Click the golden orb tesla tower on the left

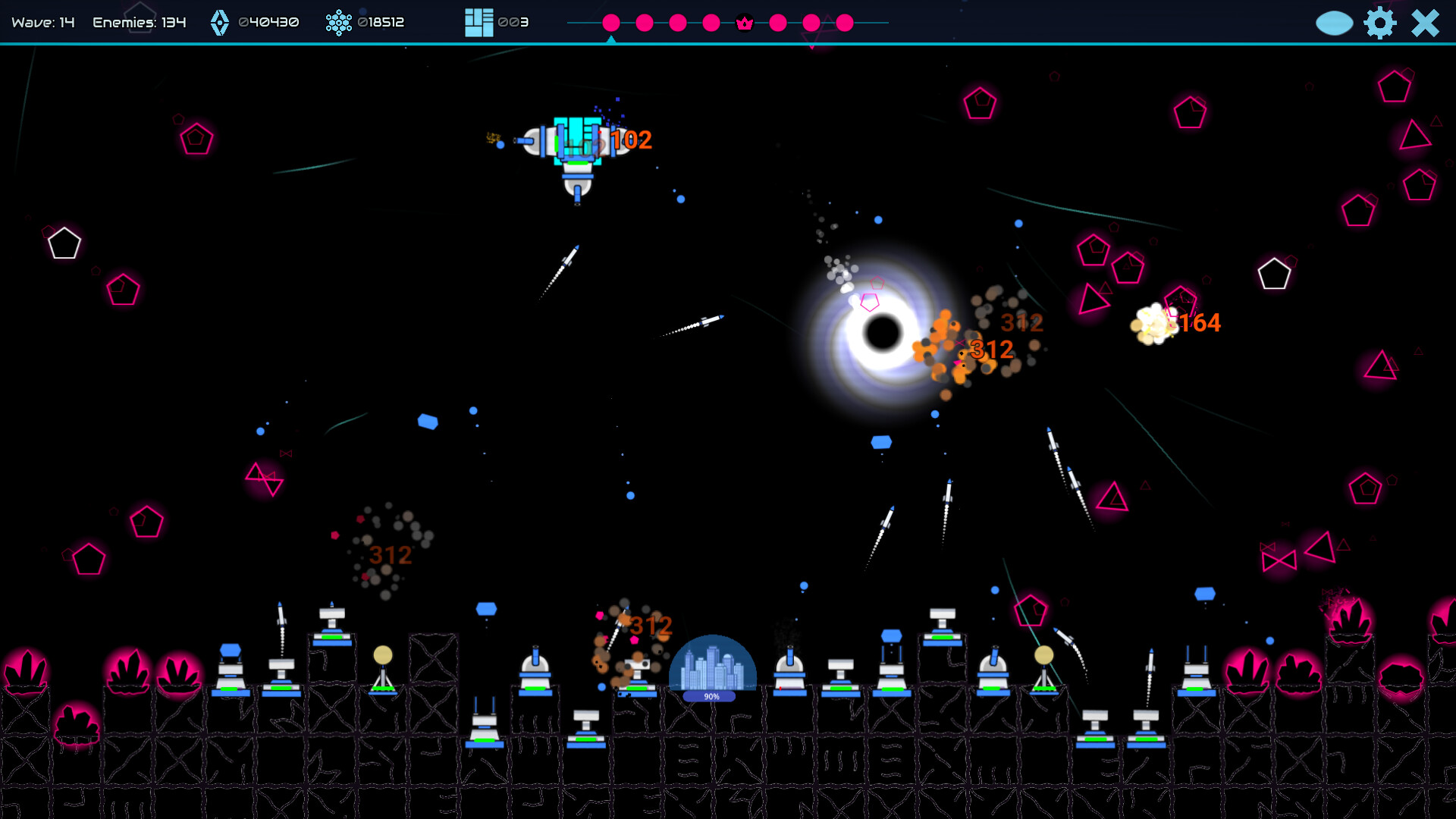[383, 654]
